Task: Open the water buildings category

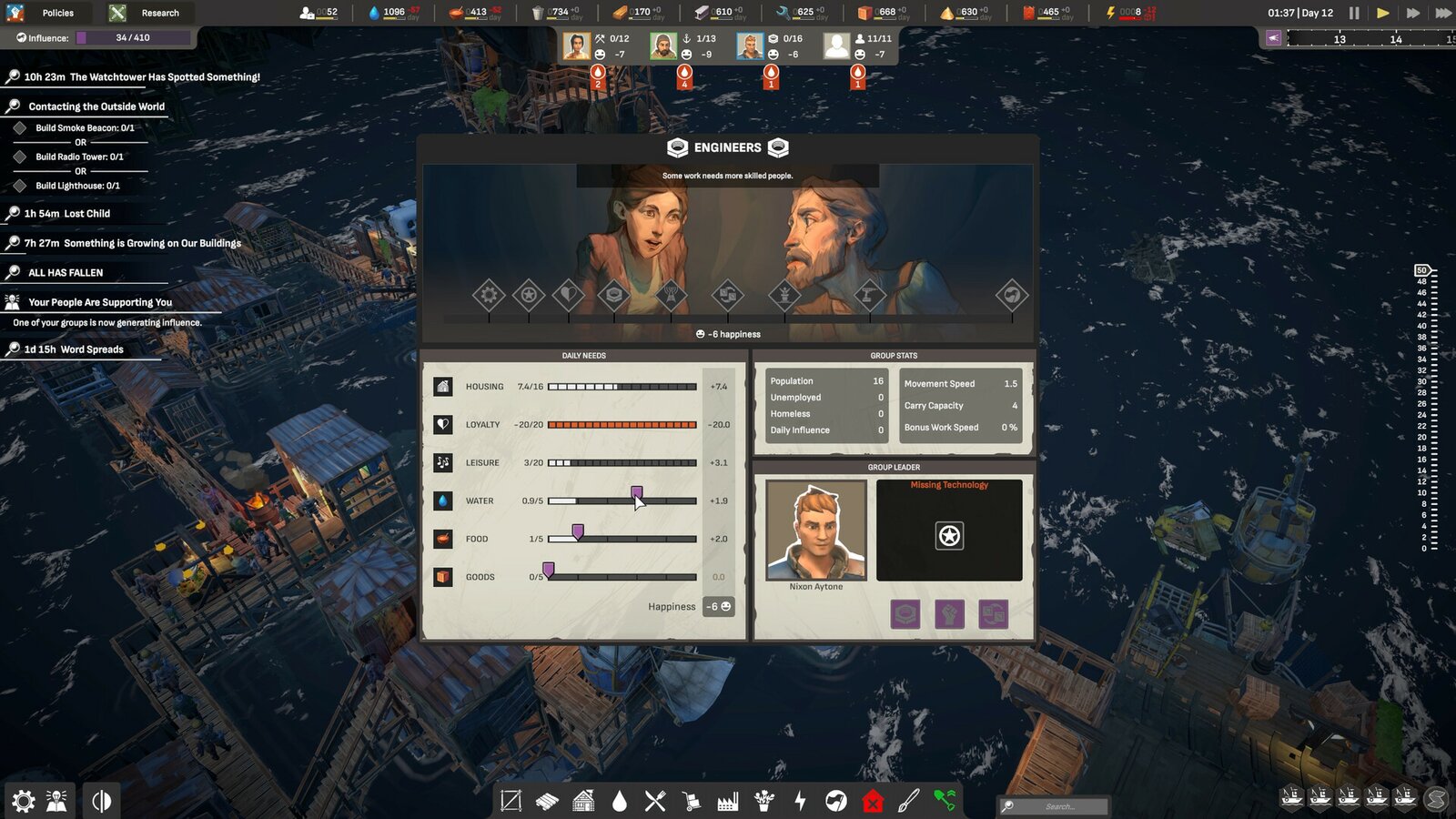Action: click(619, 802)
